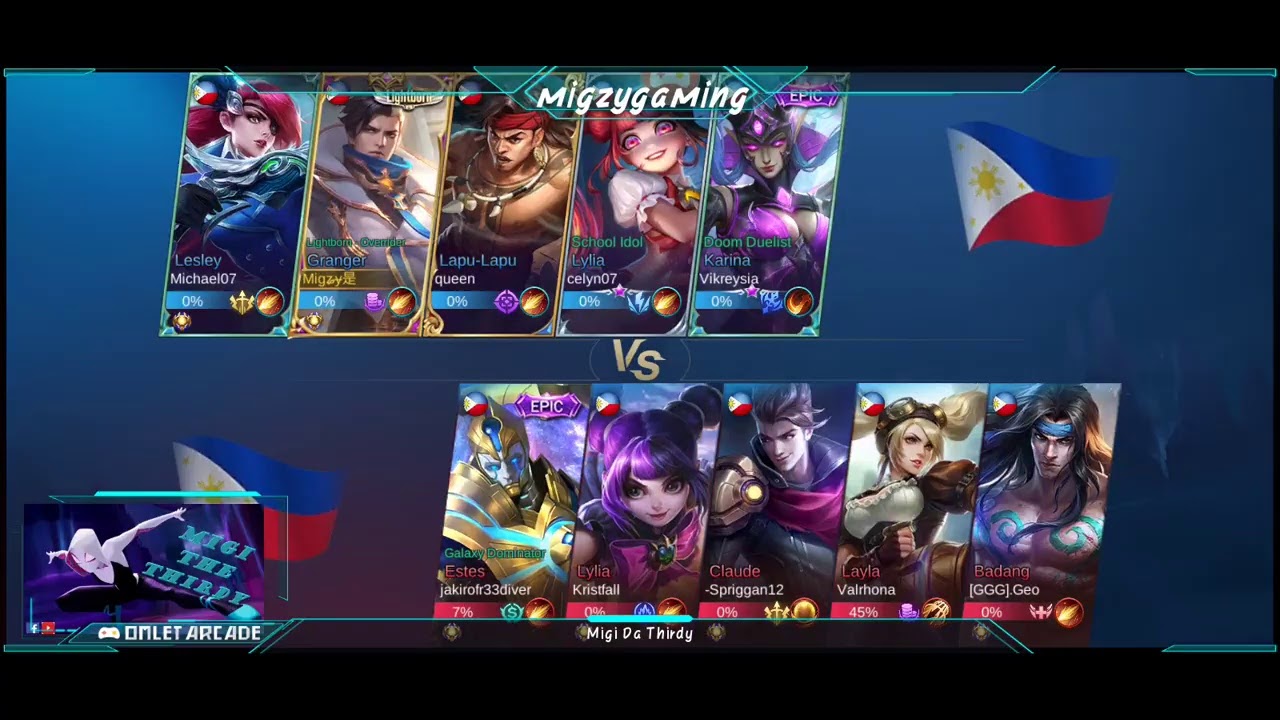Select the Lightborn Granger hero card
Screen dimensions: 1280x720
(368, 200)
